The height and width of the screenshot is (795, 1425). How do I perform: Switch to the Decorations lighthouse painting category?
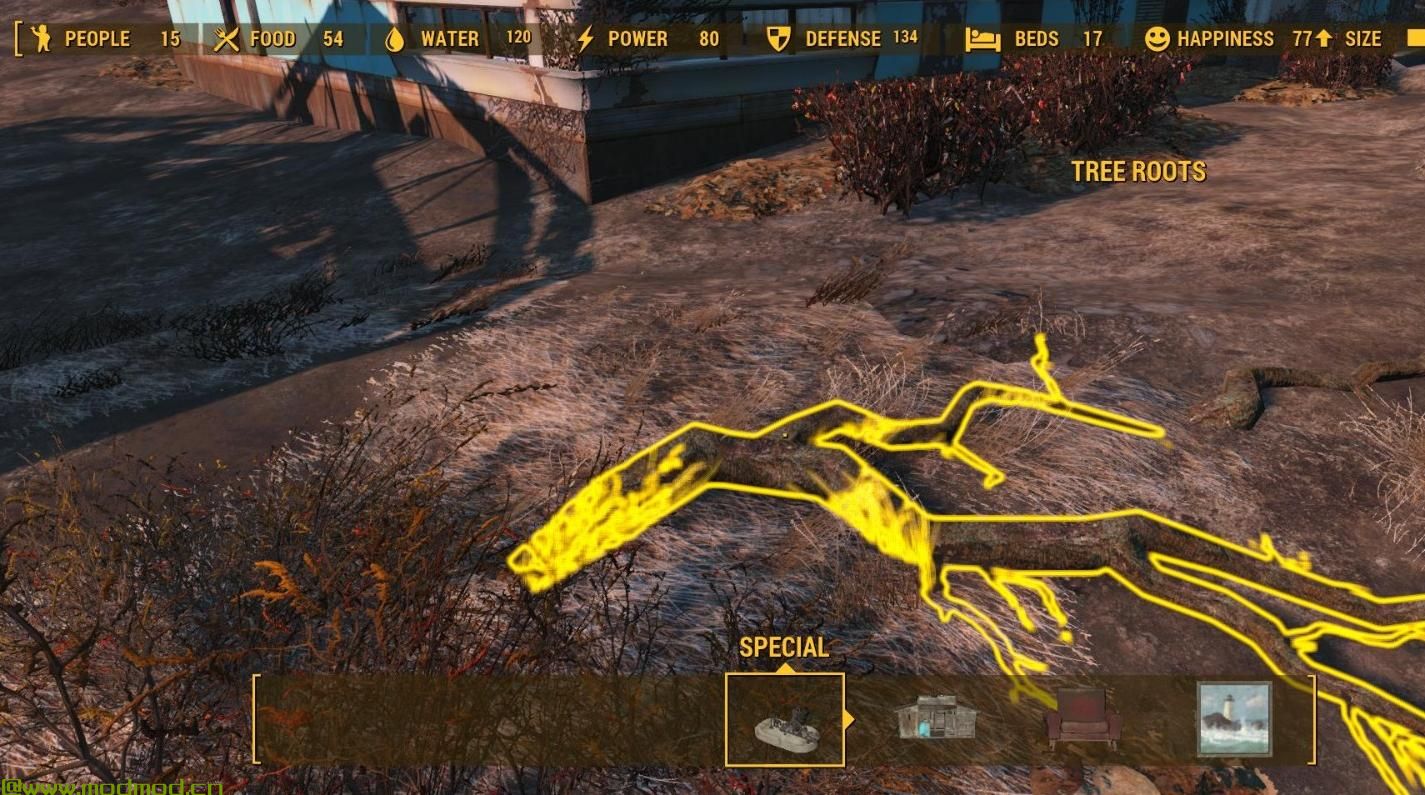tap(1234, 718)
